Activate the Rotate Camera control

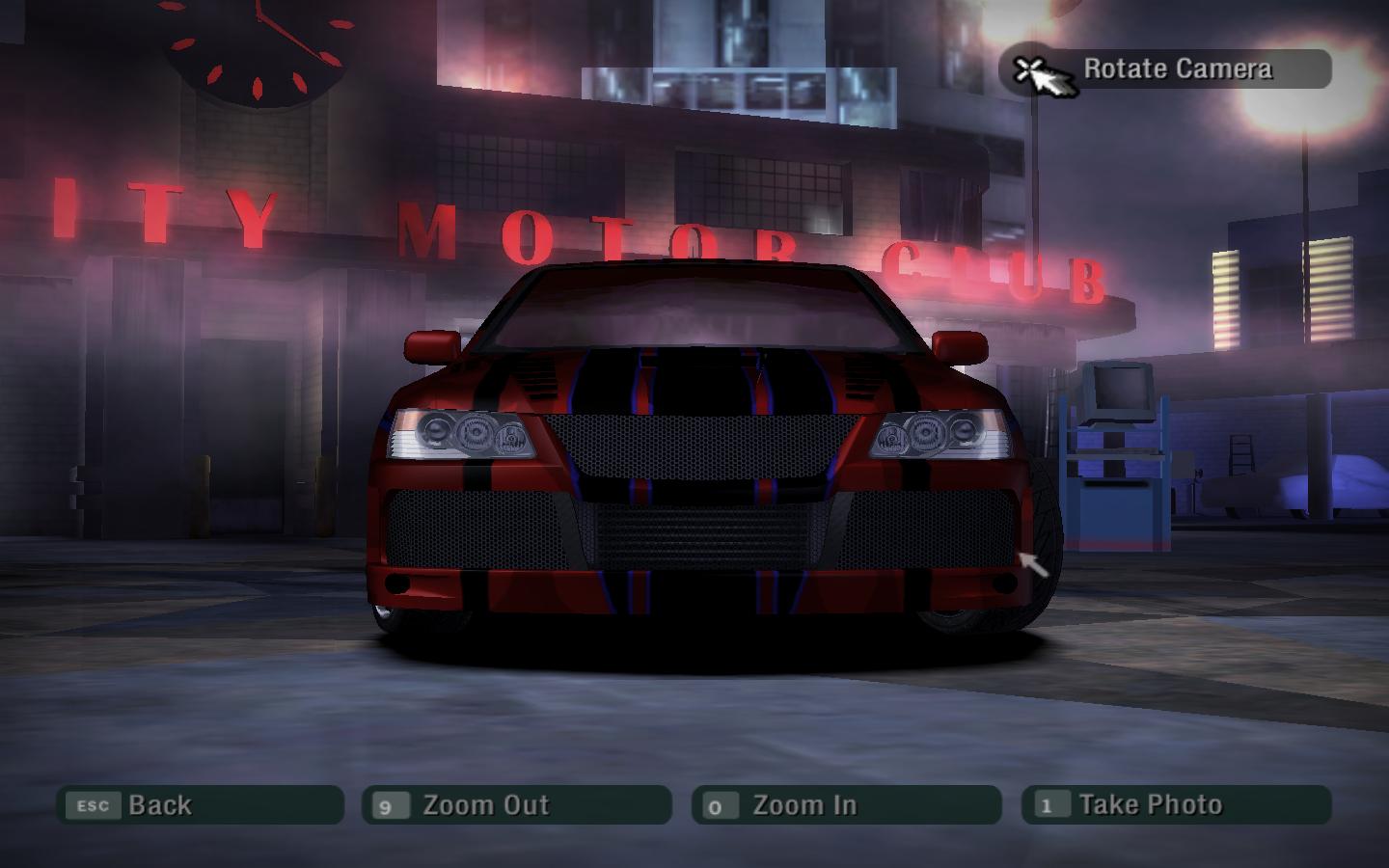(1165, 69)
